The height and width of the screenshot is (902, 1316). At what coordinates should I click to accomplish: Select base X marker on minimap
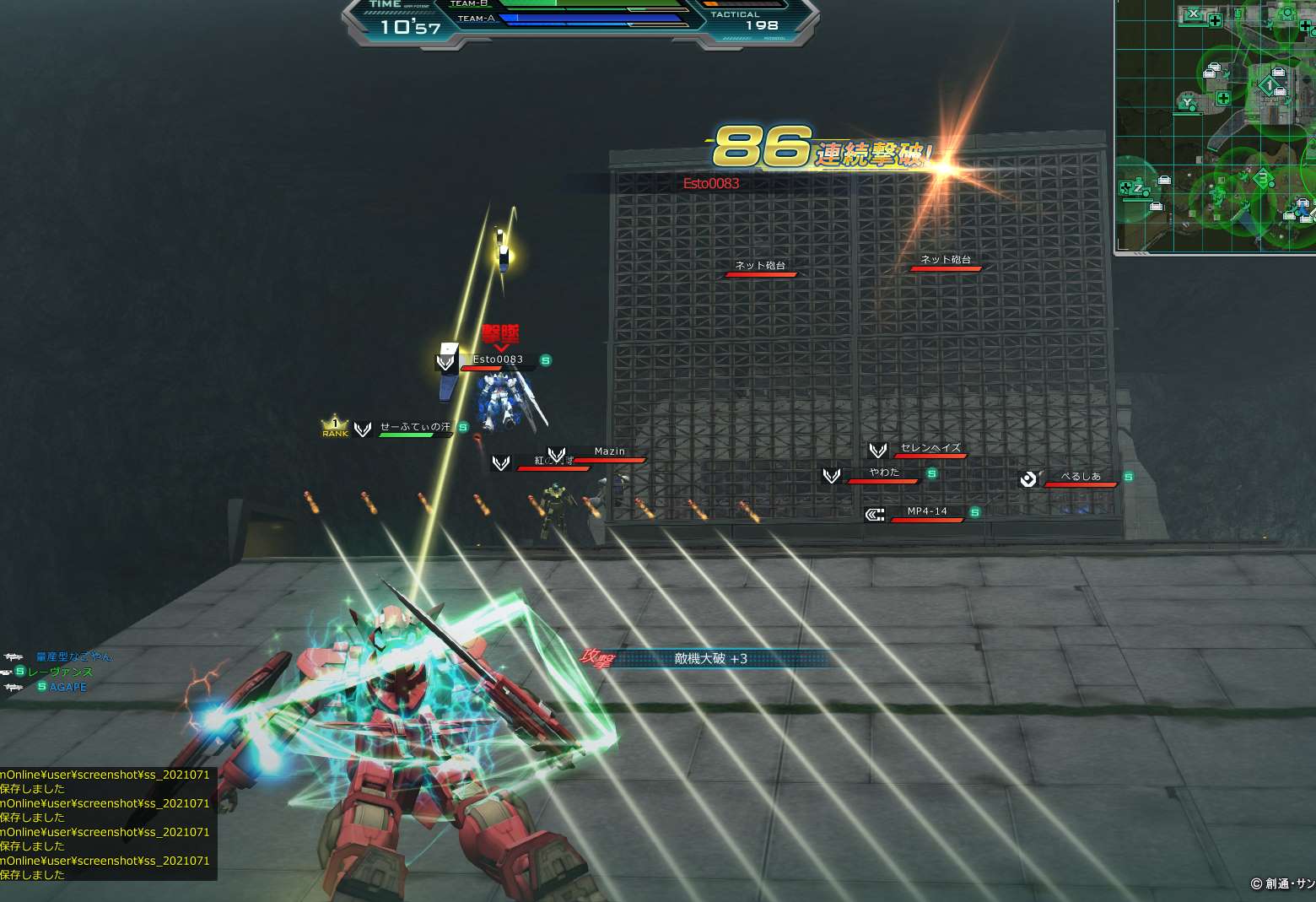click(1193, 14)
